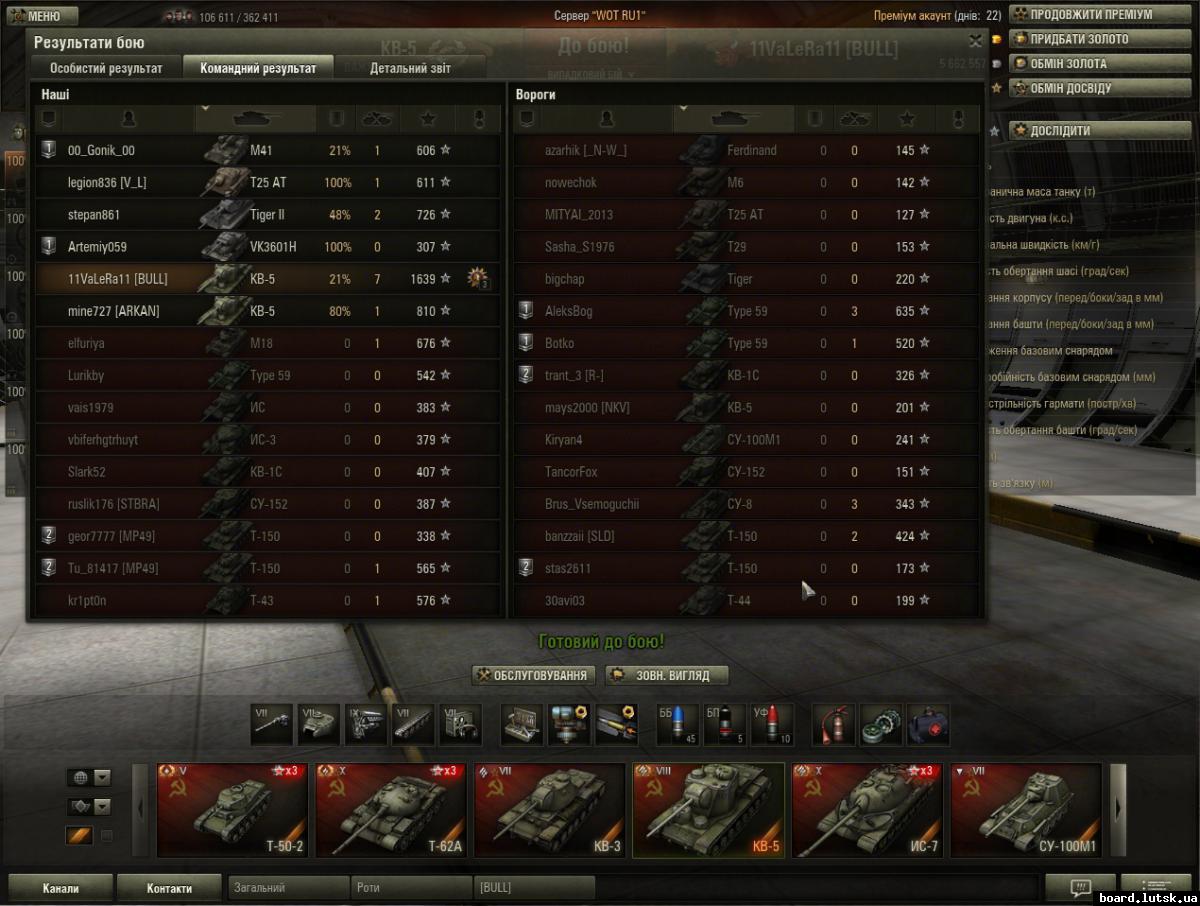The height and width of the screenshot is (906, 1200).
Task: Select the ИС-7 tank in carousel
Action: (865, 810)
